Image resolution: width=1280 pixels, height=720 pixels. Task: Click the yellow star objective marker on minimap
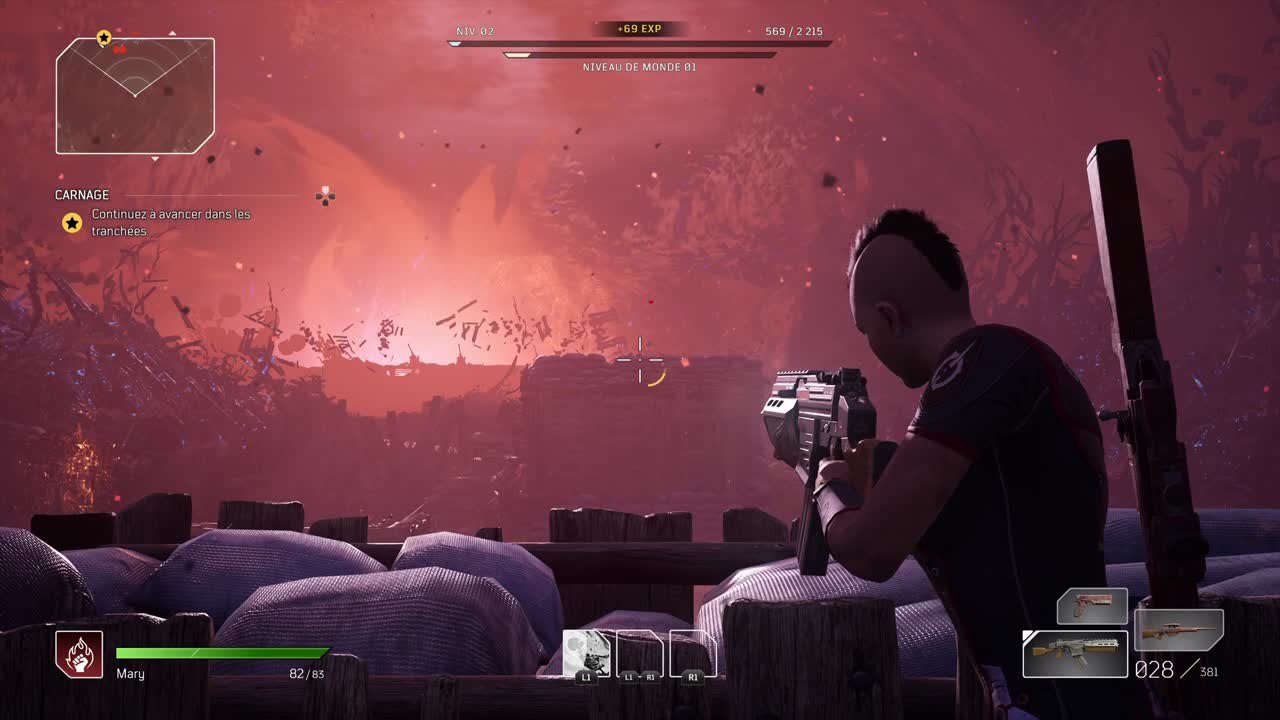(104, 38)
